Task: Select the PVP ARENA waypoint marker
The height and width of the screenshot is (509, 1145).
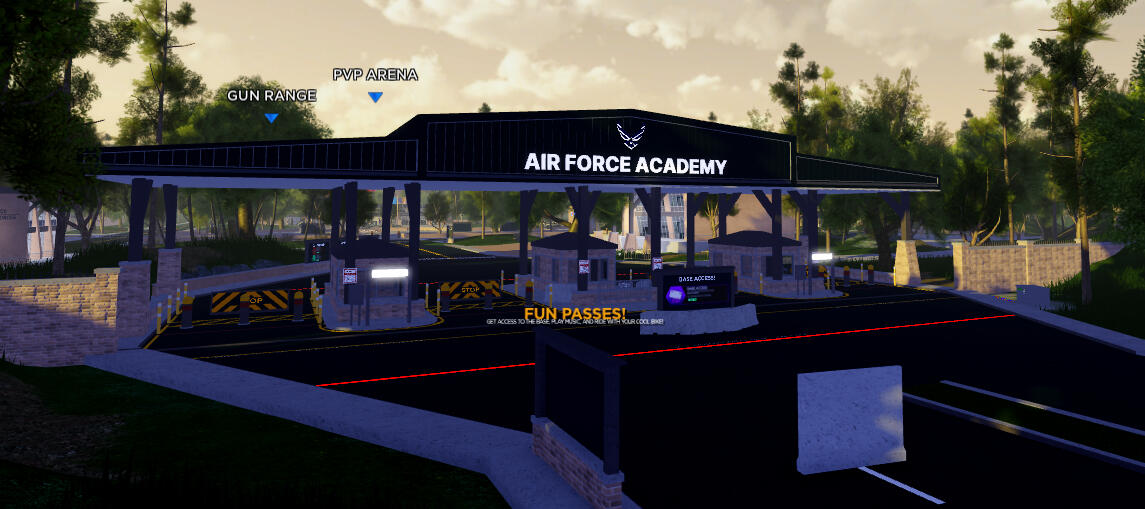Action: (375, 96)
